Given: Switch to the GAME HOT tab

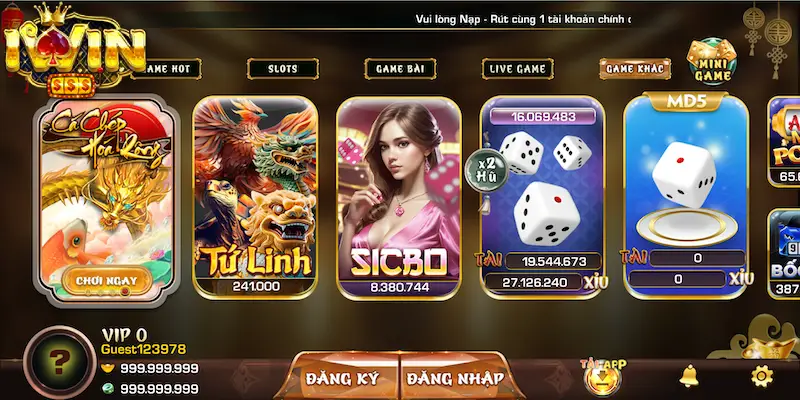Looking at the screenshot, I should 170,69.
